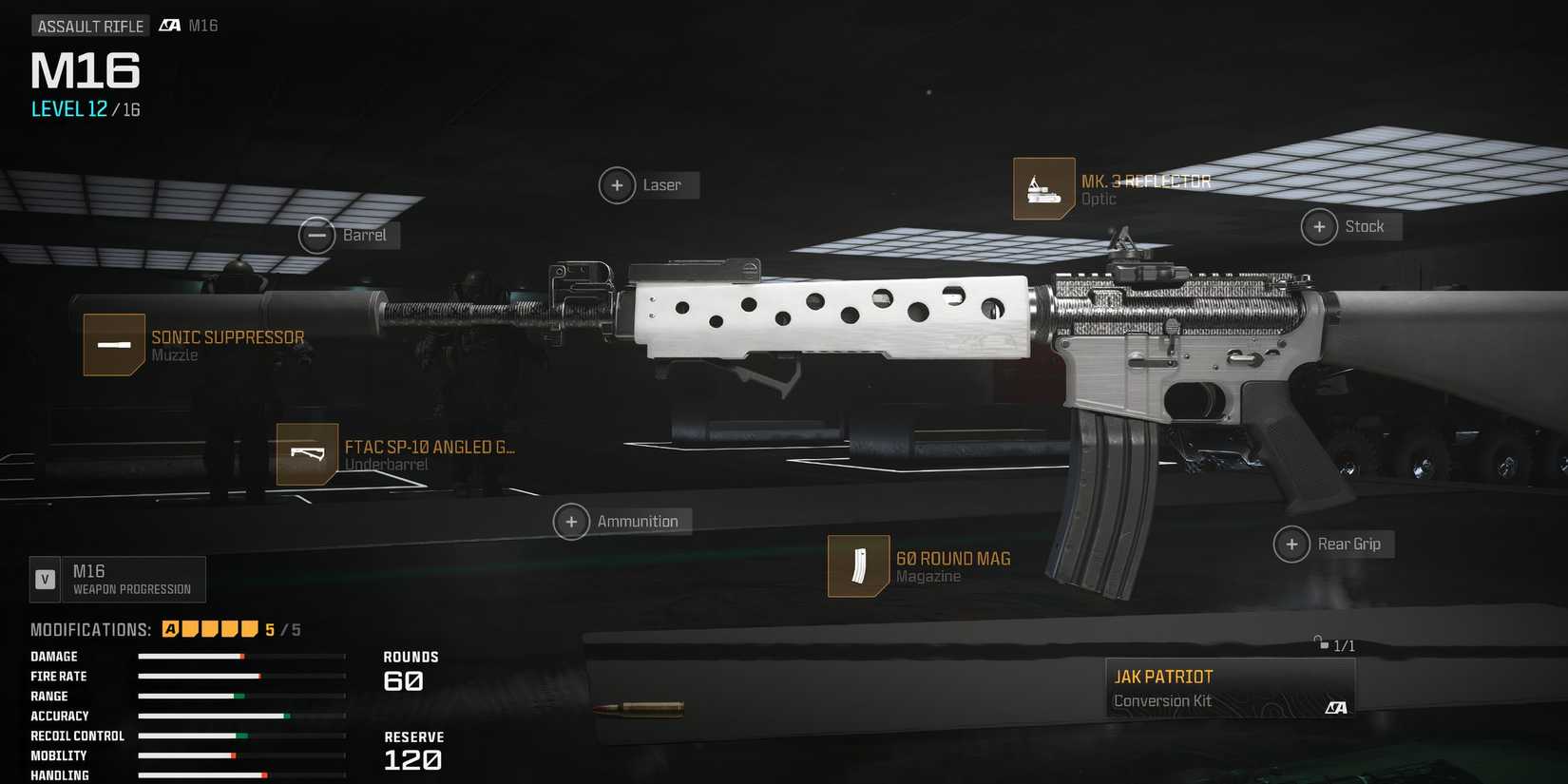Screen dimensions: 1568x784
Task: Click the orange A modification pip icon
Action: tap(169, 628)
